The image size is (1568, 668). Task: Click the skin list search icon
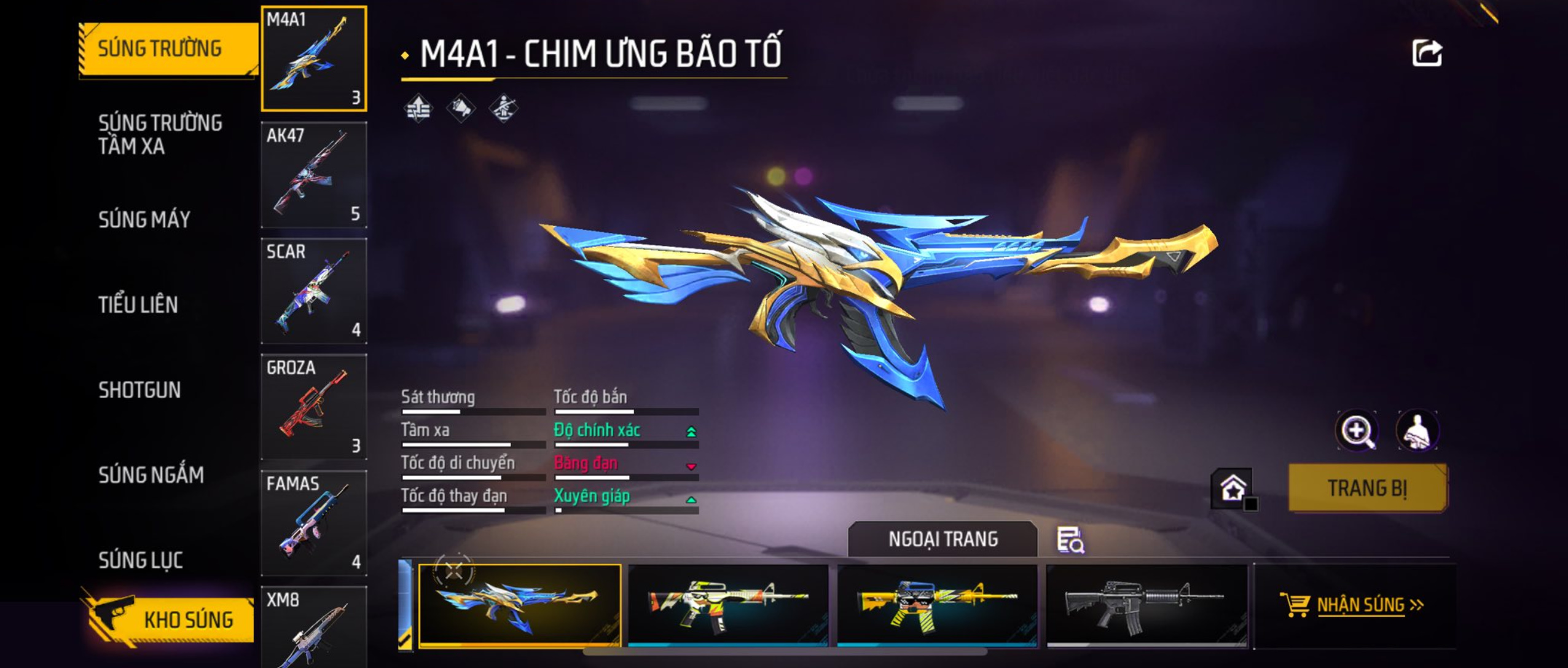[x=1070, y=540]
